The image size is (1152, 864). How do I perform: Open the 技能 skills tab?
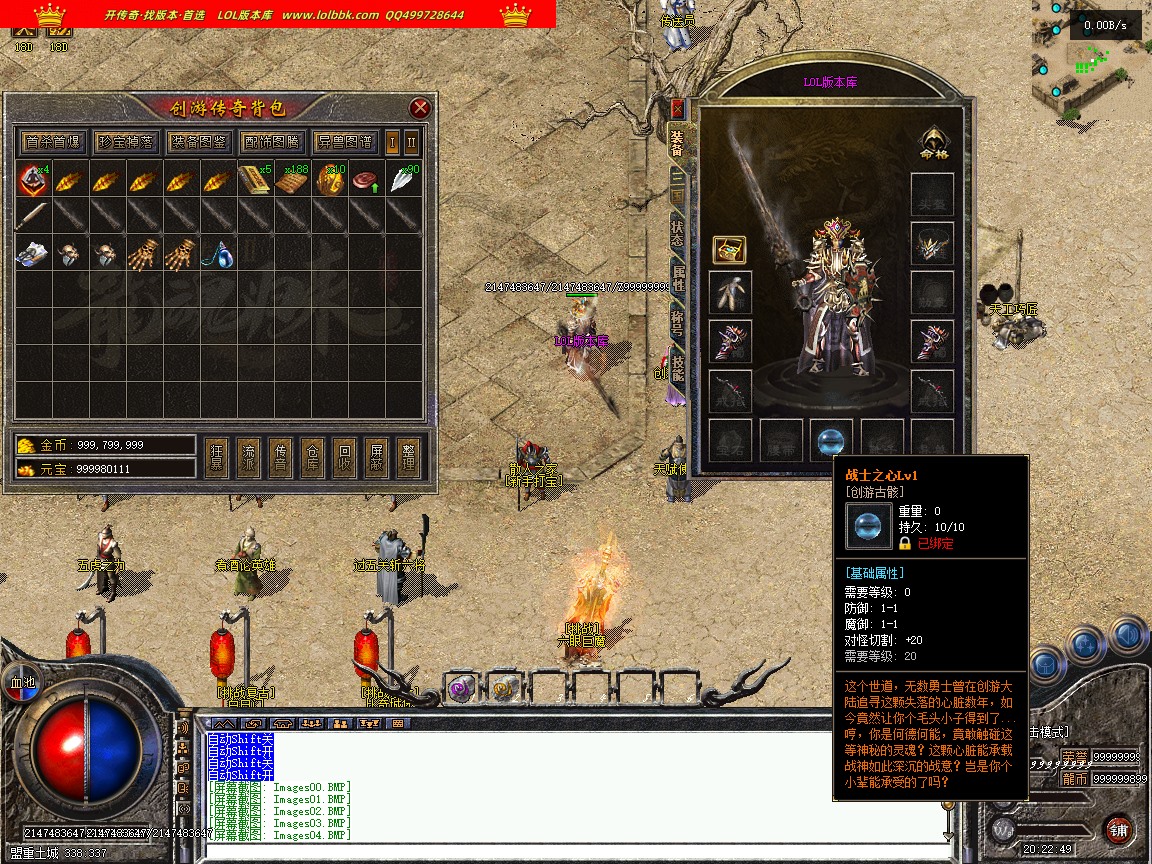click(x=678, y=367)
